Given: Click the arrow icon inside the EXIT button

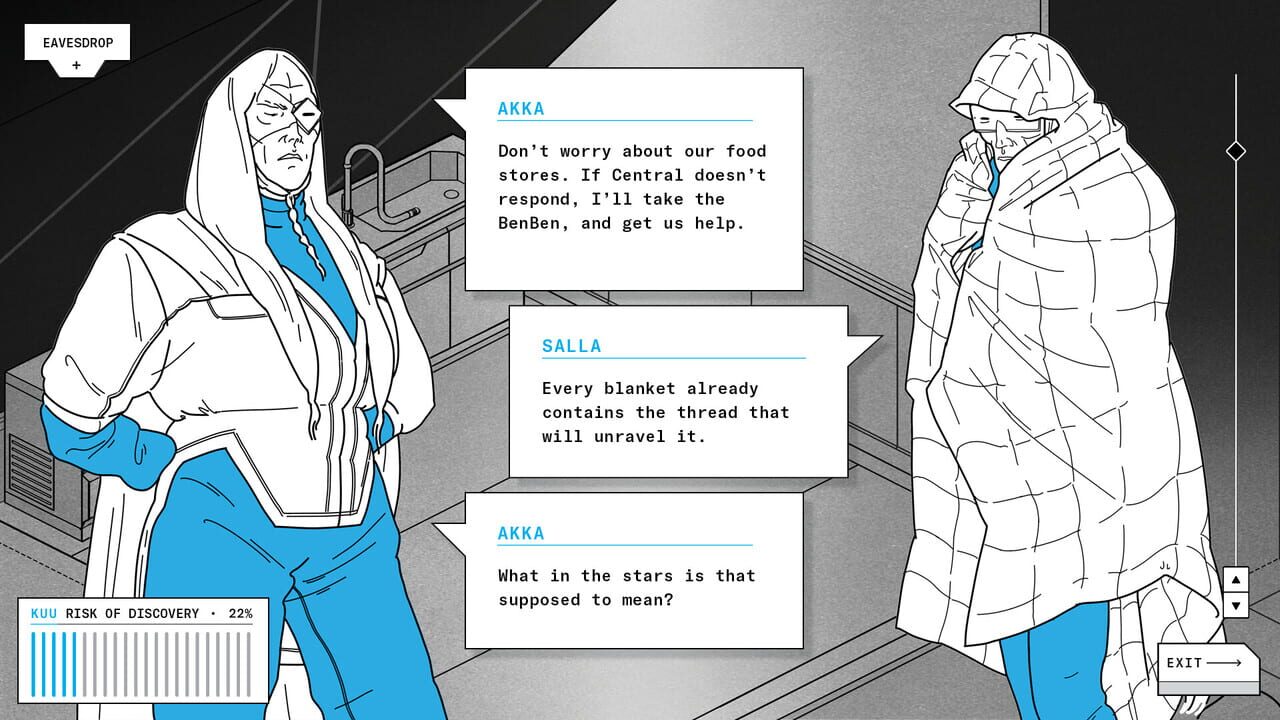Looking at the screenshot, I should pos(1221,660).
